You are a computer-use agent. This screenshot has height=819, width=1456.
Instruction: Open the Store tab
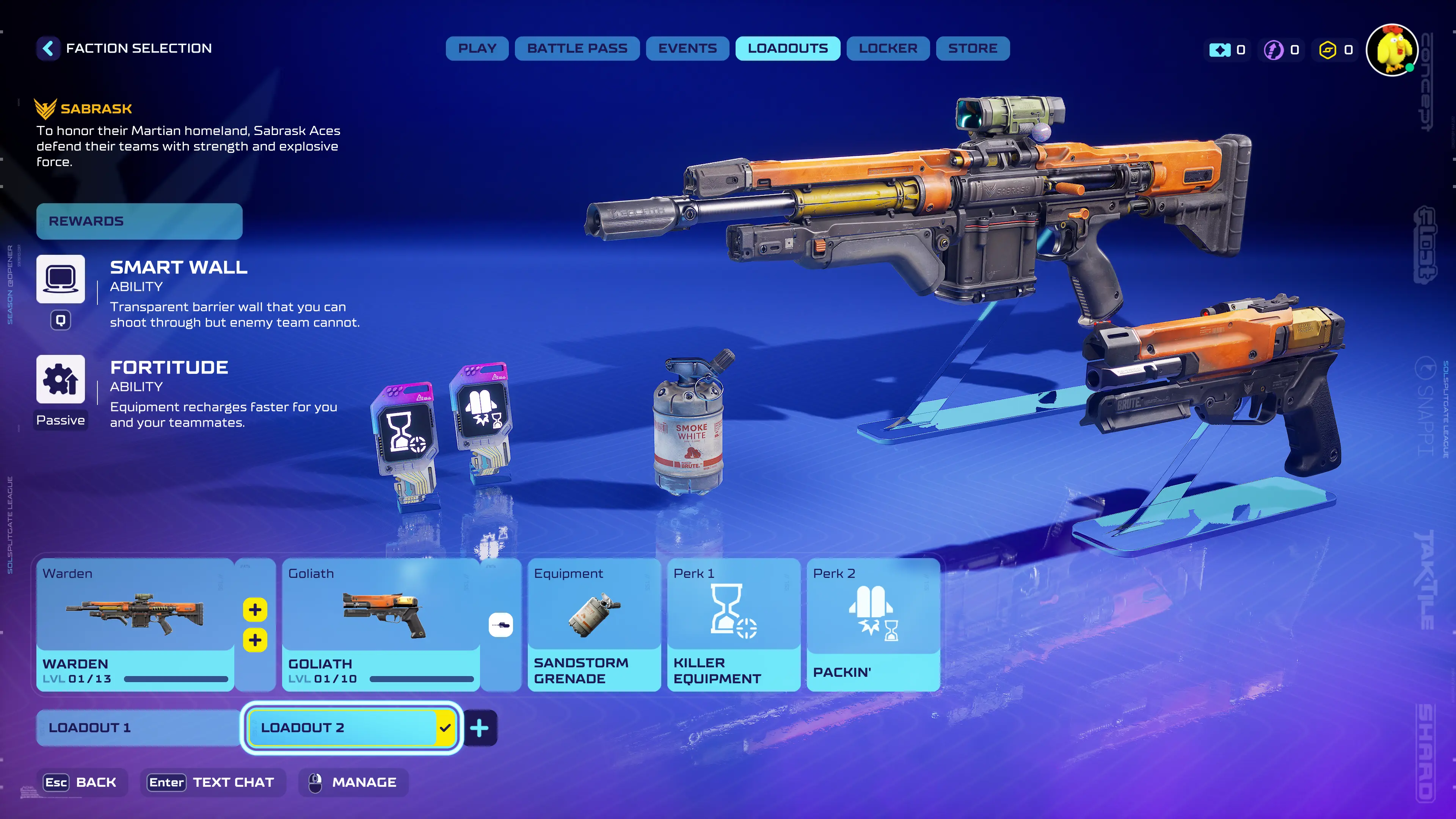pyautogui.click(x=972, y=49)
